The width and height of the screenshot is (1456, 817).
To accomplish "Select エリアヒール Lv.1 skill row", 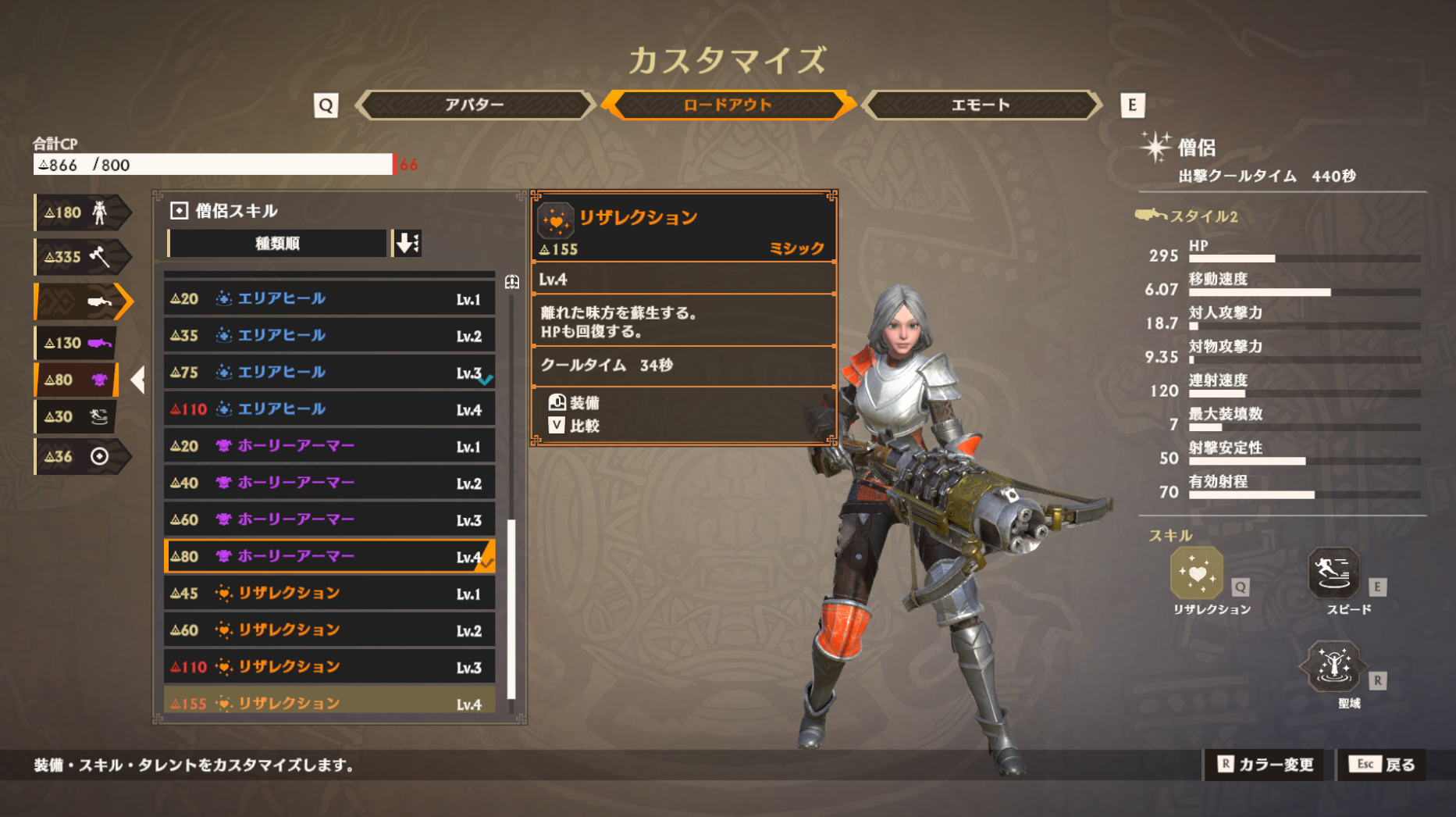I will [329, 298].
